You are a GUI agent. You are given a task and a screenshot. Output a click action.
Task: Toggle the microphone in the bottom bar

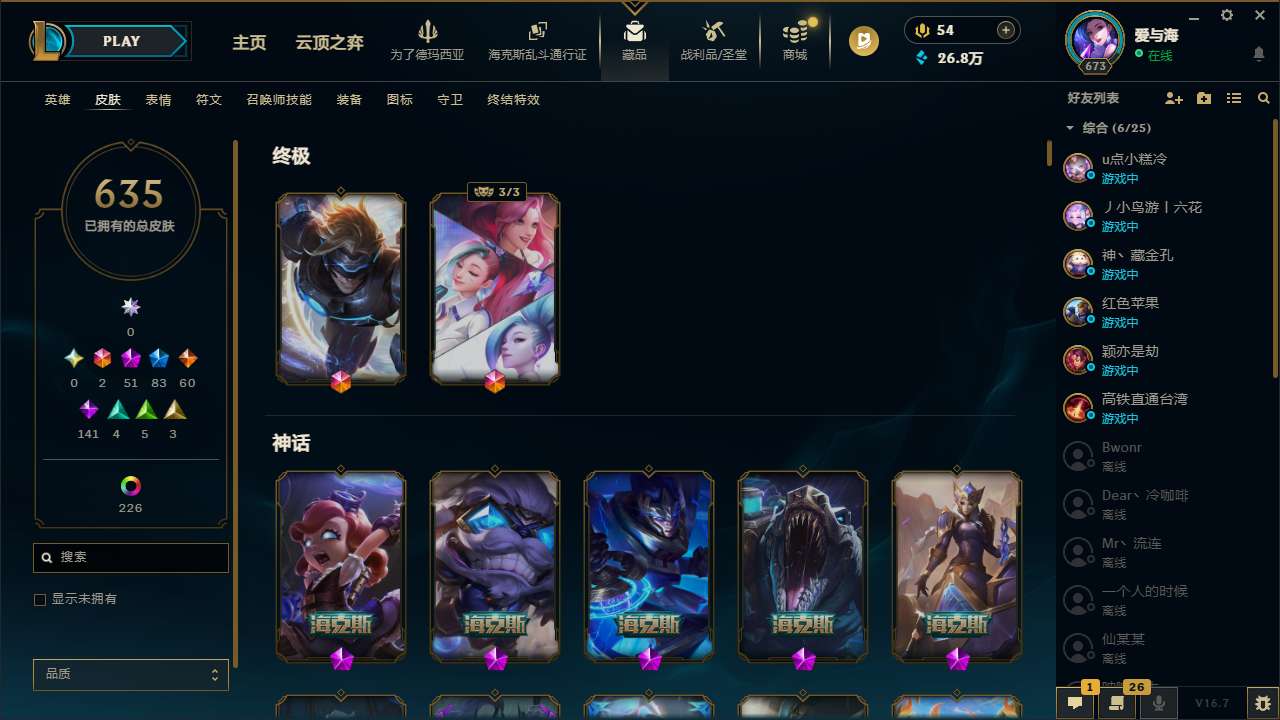[1157, 703]
